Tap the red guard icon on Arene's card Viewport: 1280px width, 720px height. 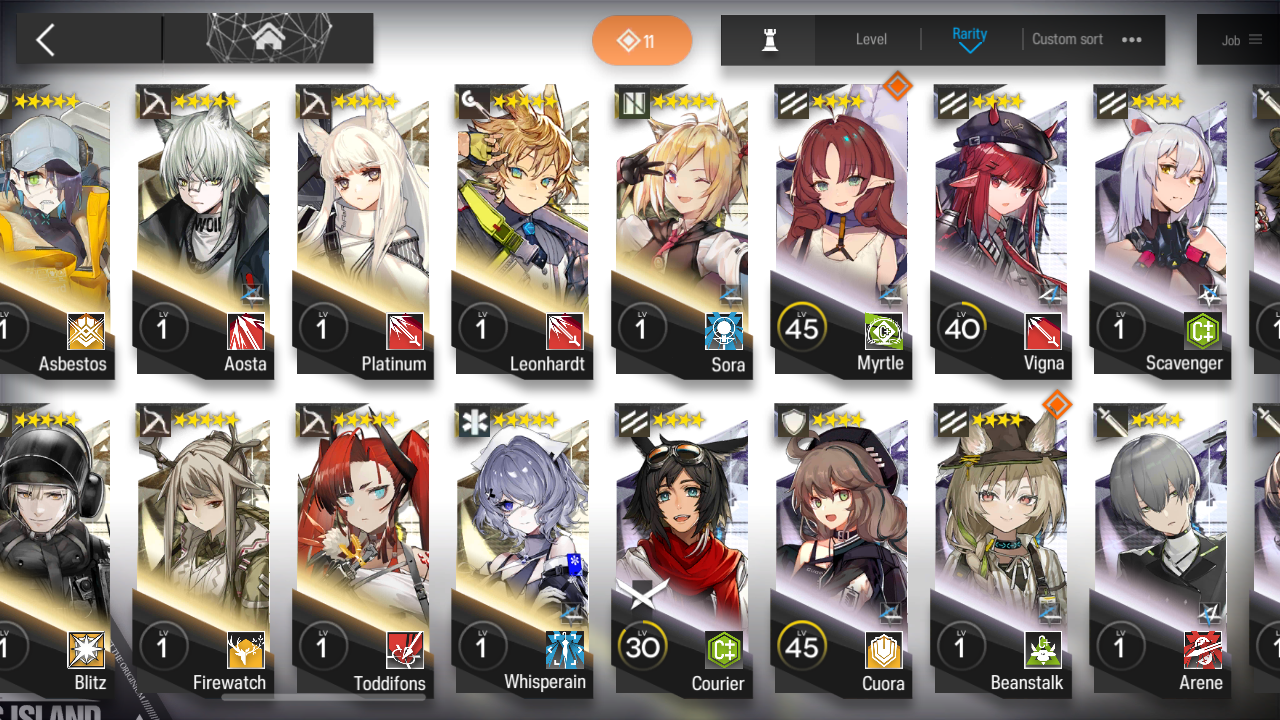pos(1204,650)
